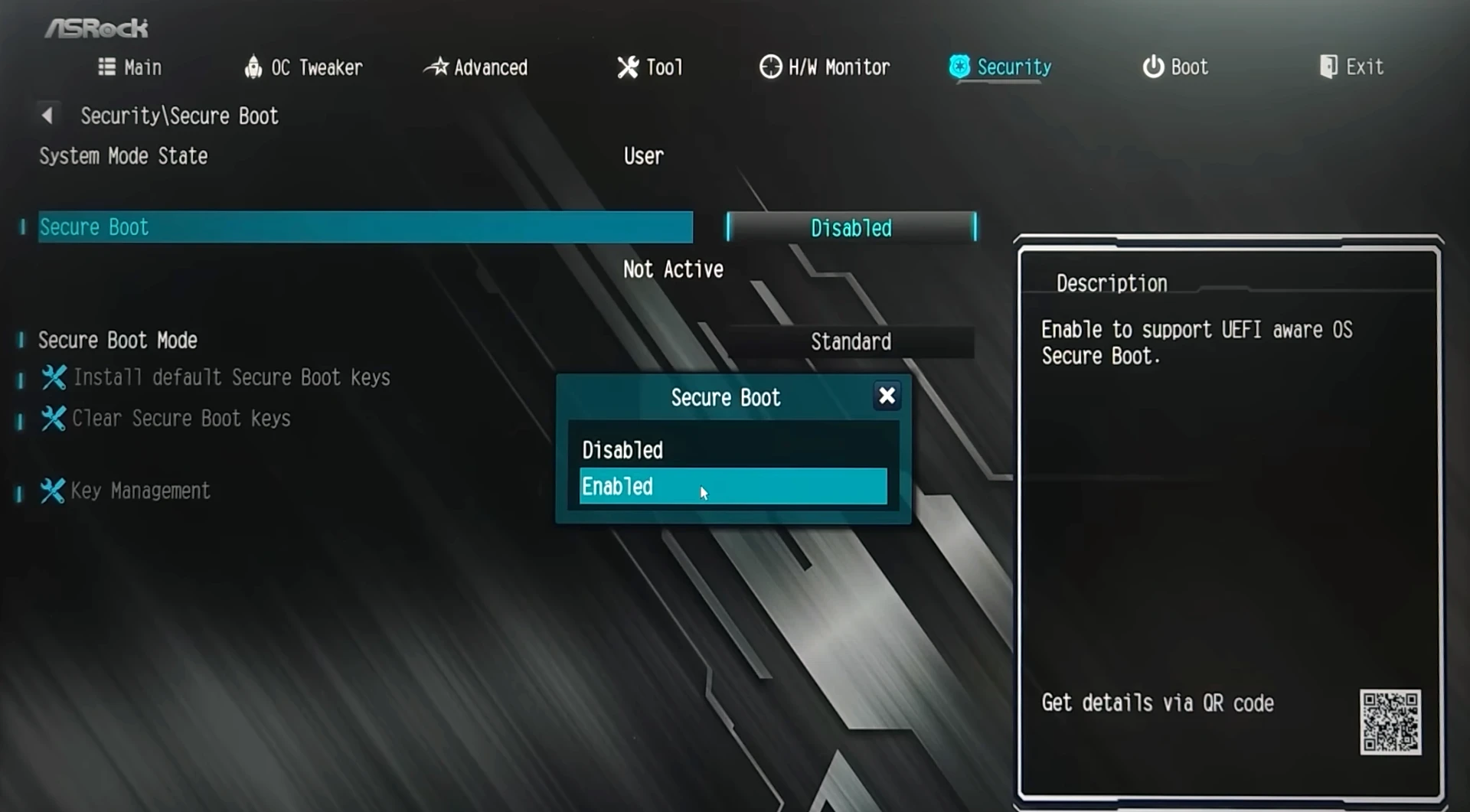Go back using the left arrow
The height and width of the screenshot is (812, 1470).
click(47, 116)
